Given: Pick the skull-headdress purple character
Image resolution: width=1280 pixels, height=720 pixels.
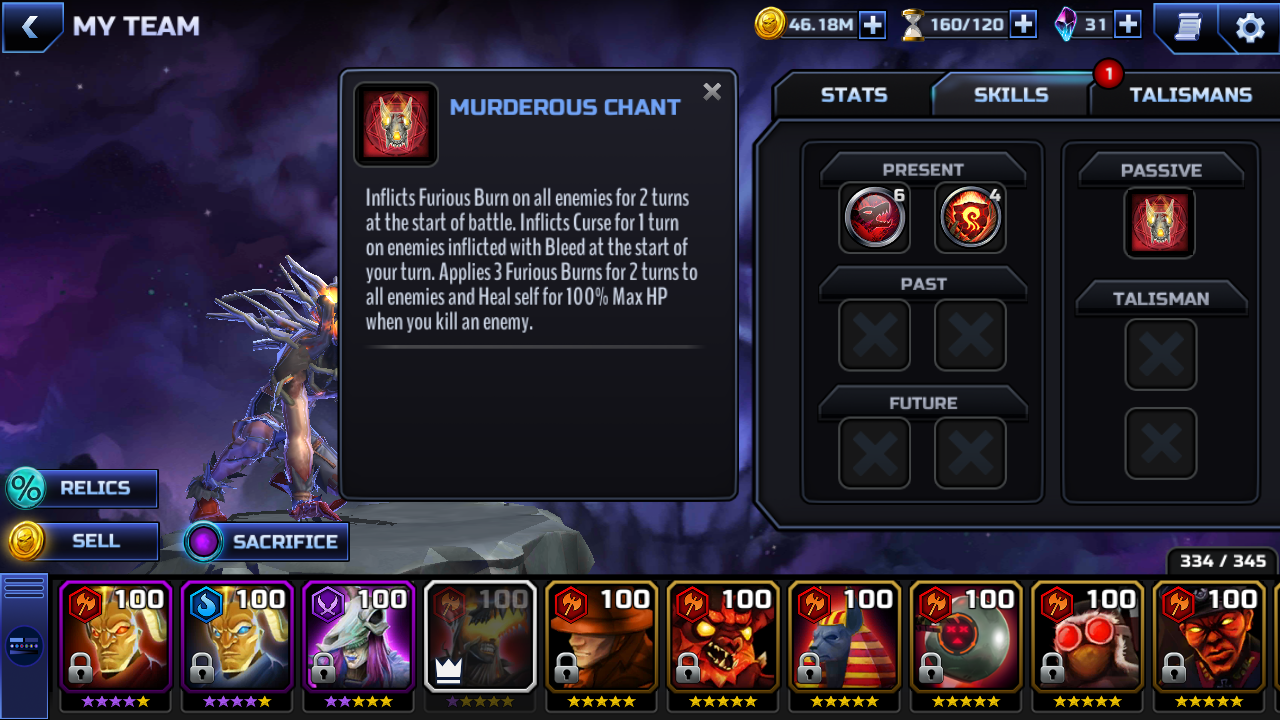Looking at the screenshot, I should [x=359, y=640].
